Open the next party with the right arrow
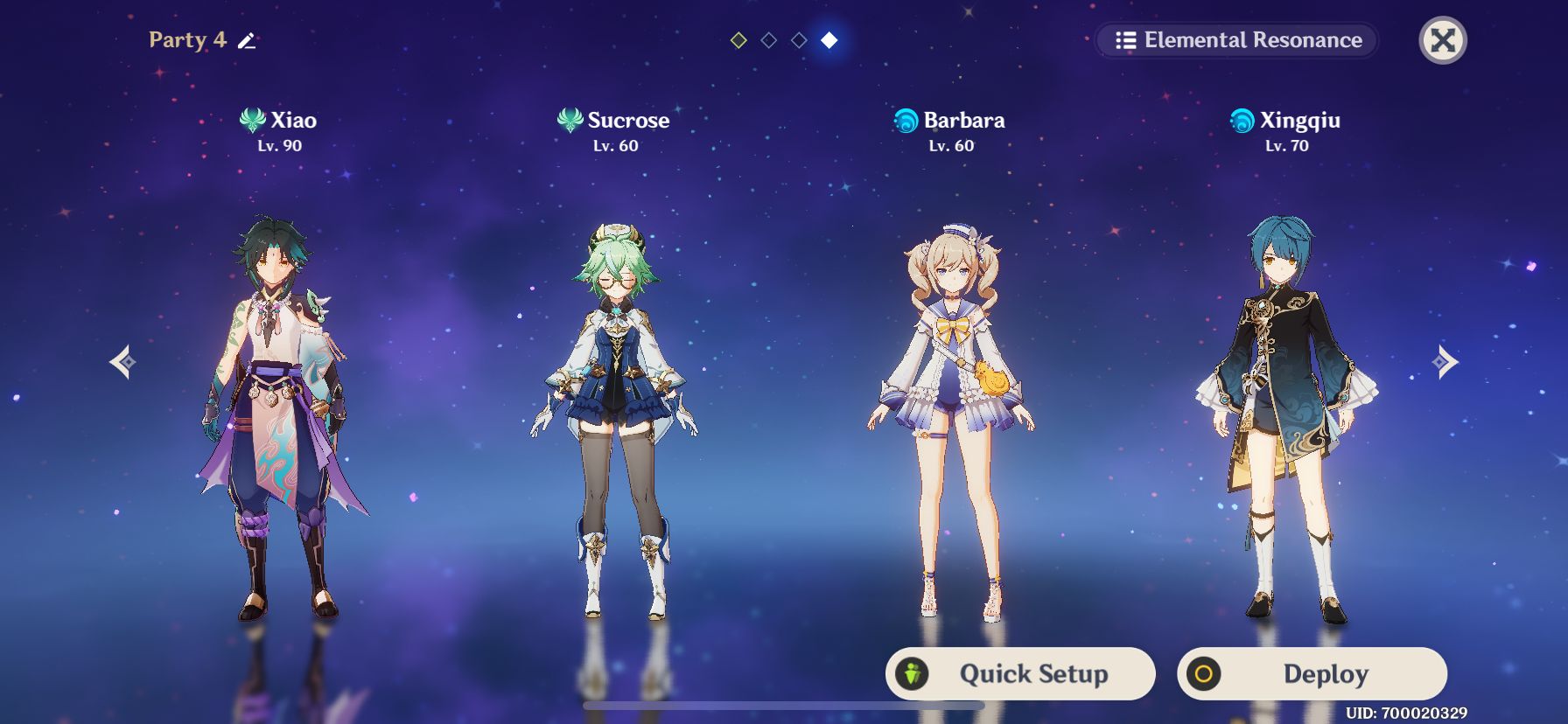The image size is (1568, 724). [x=1445, y=362]
